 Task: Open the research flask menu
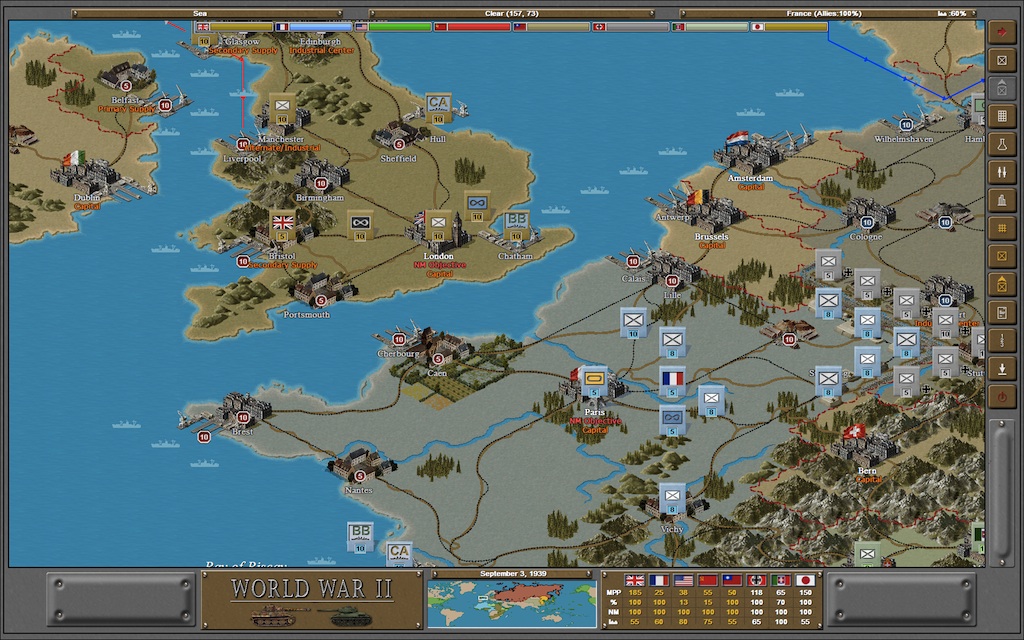click(1001, 145)
